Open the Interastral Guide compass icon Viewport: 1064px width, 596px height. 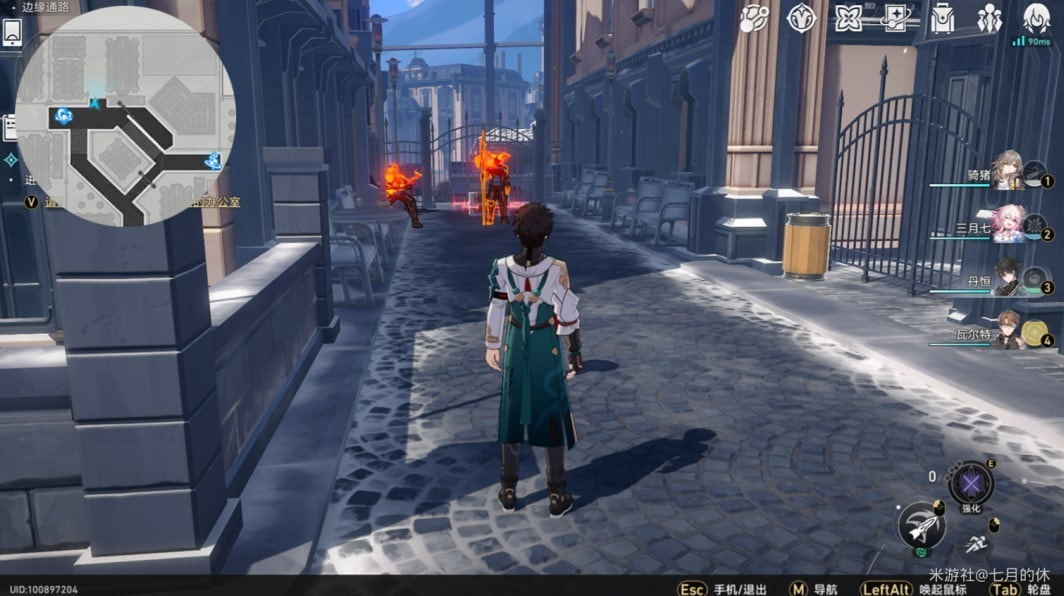pos(802,17)
